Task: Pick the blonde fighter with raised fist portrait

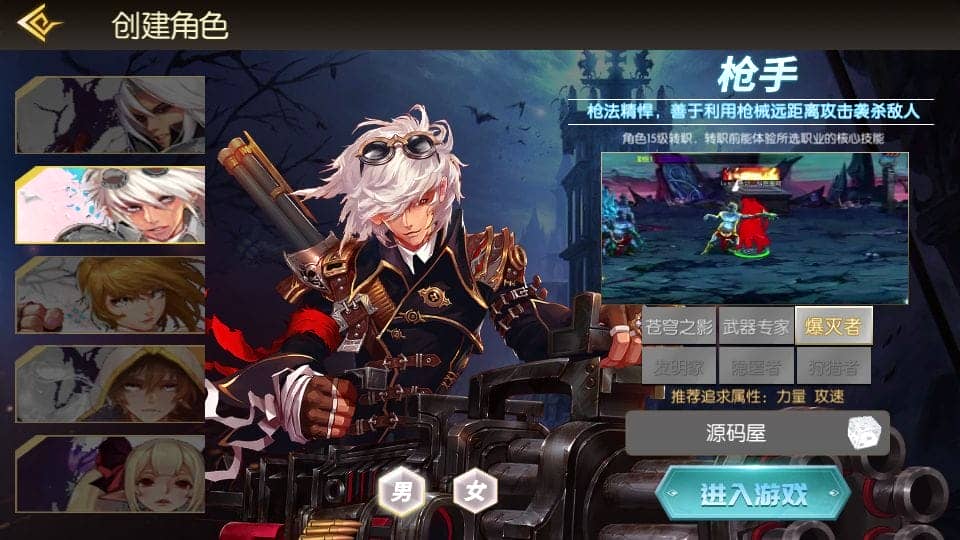Action: (111, 294)
